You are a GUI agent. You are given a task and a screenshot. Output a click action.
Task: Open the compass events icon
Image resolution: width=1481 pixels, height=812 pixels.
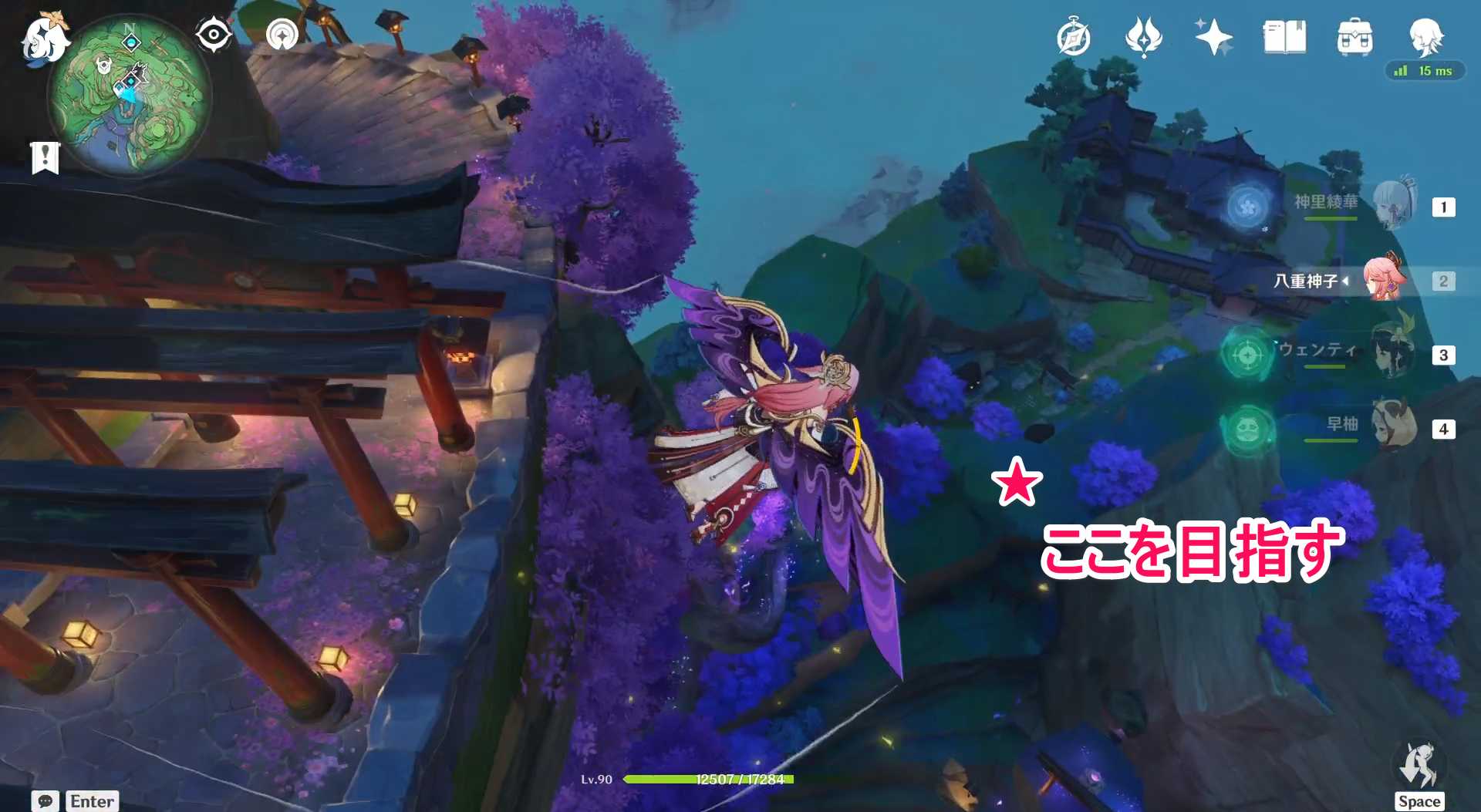point(1073,38)
